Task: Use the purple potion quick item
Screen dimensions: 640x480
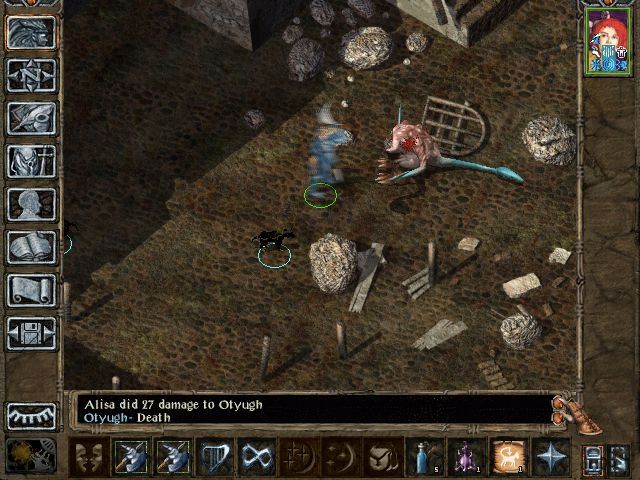Action: click(x=467, y=457)
